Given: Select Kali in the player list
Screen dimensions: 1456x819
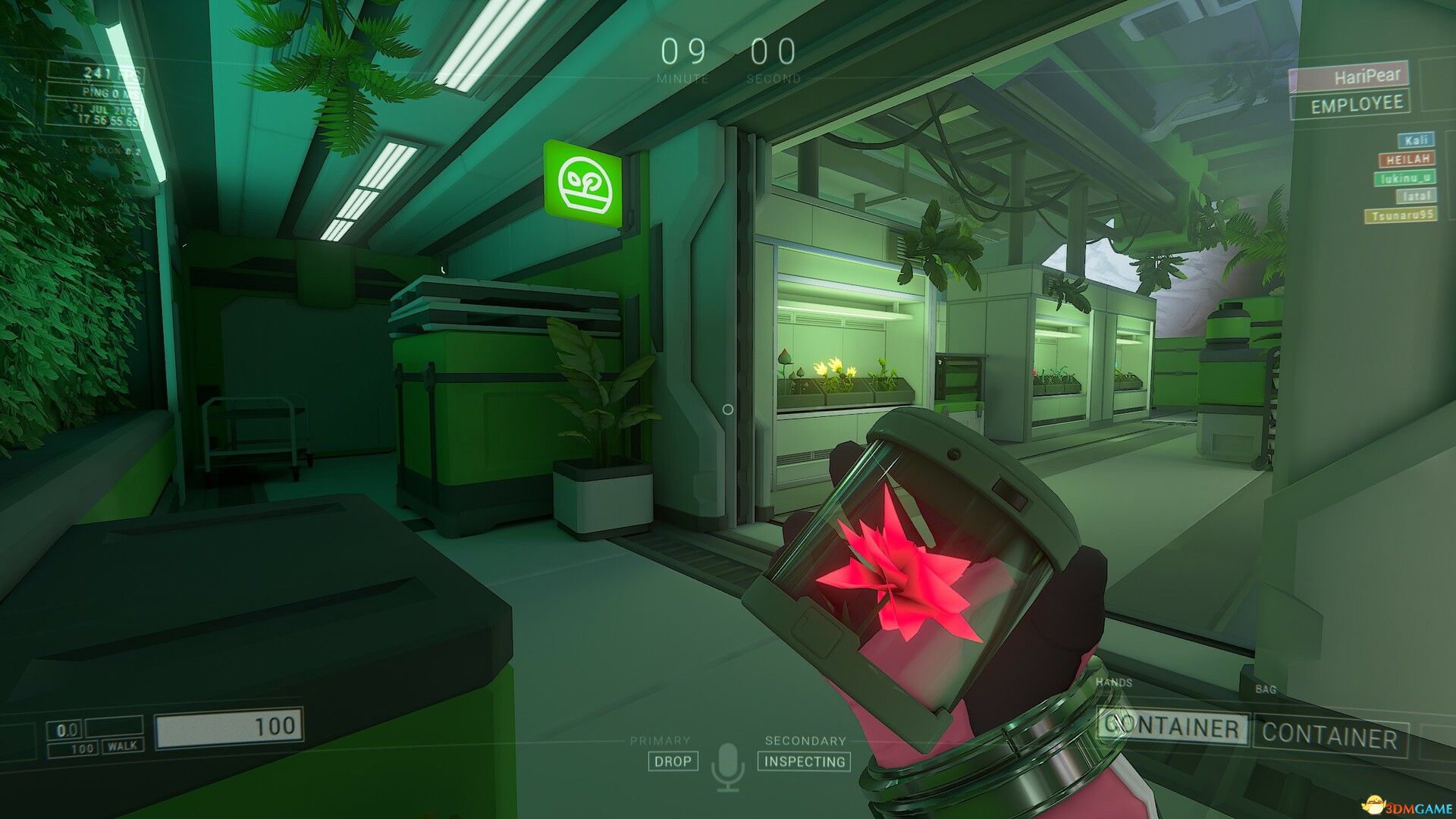Looking at the screenshot, I should click(1415, 140).
